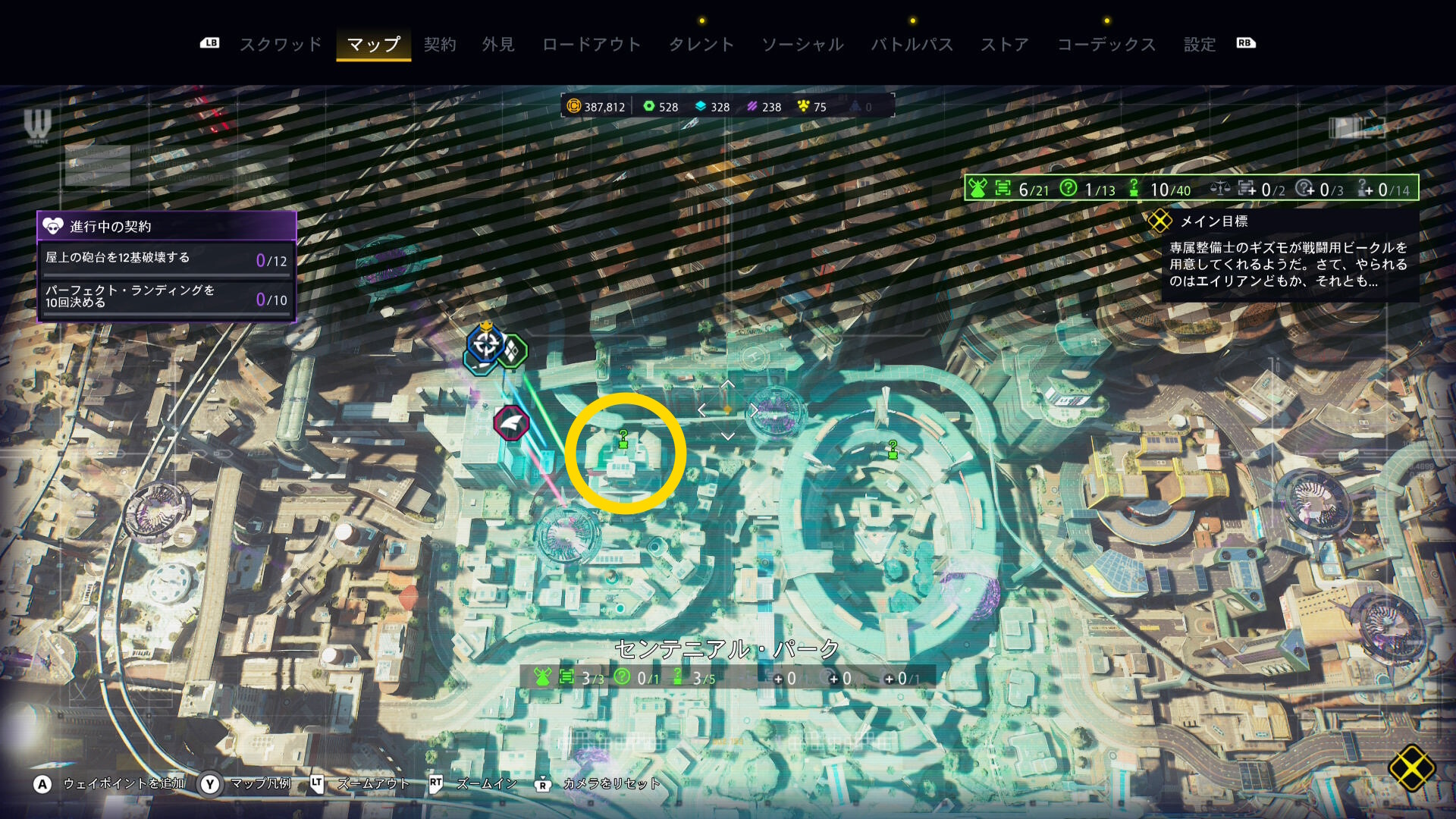Viewport: 1456px width, 819px height.
Task: Open the 設定 tab
Action: pyautogui.click(x=1200, y=45)
